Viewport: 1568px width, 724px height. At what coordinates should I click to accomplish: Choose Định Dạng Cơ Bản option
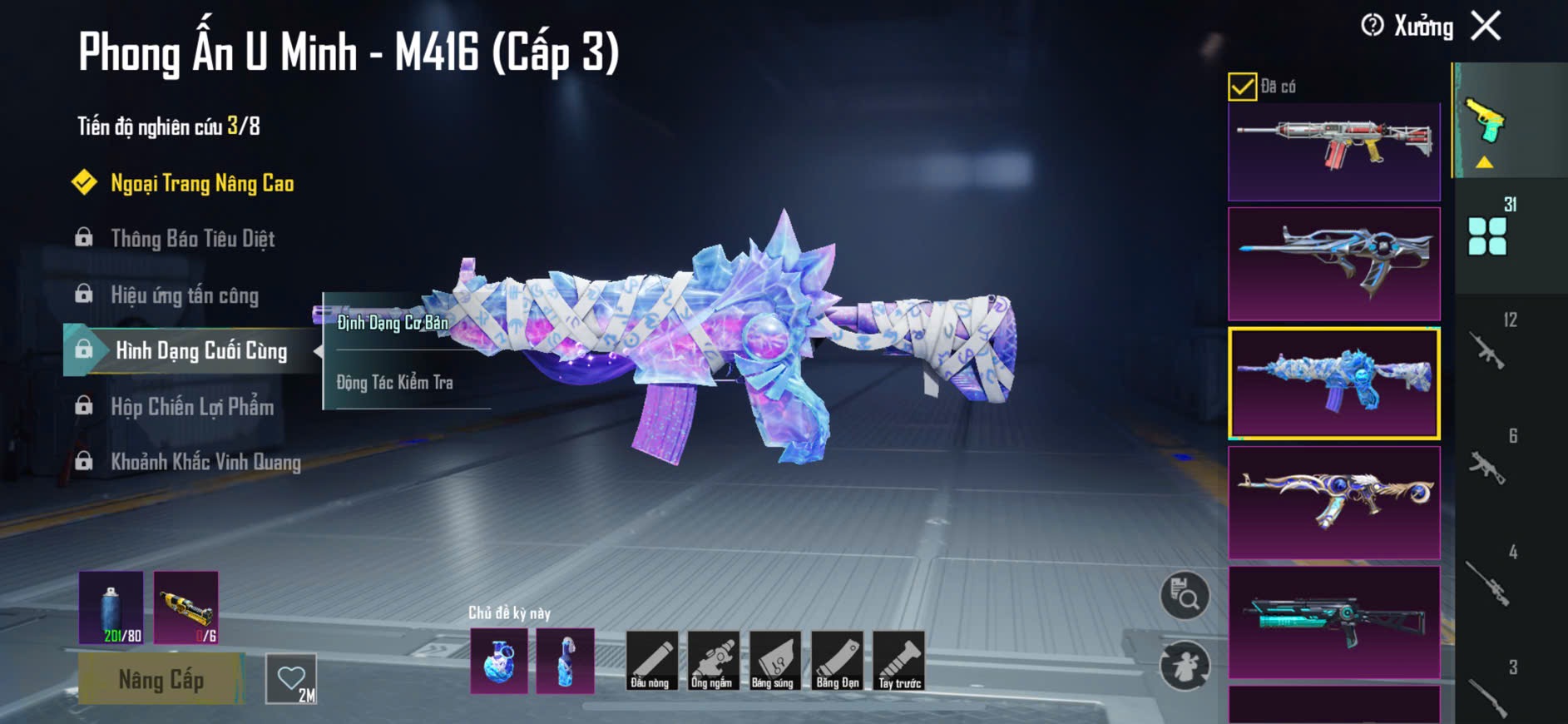coord(393,323)
